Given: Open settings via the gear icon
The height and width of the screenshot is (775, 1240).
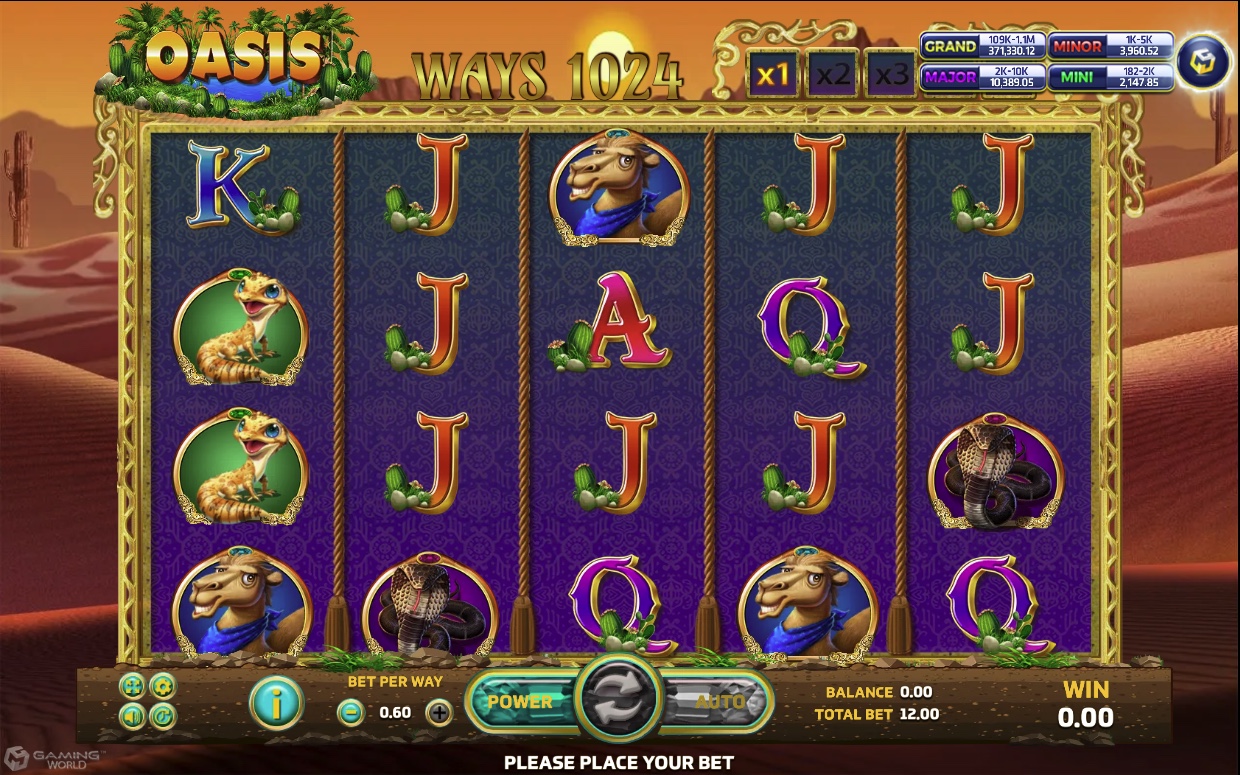Looking at the screenshot, I should click(x=162, y=686).
